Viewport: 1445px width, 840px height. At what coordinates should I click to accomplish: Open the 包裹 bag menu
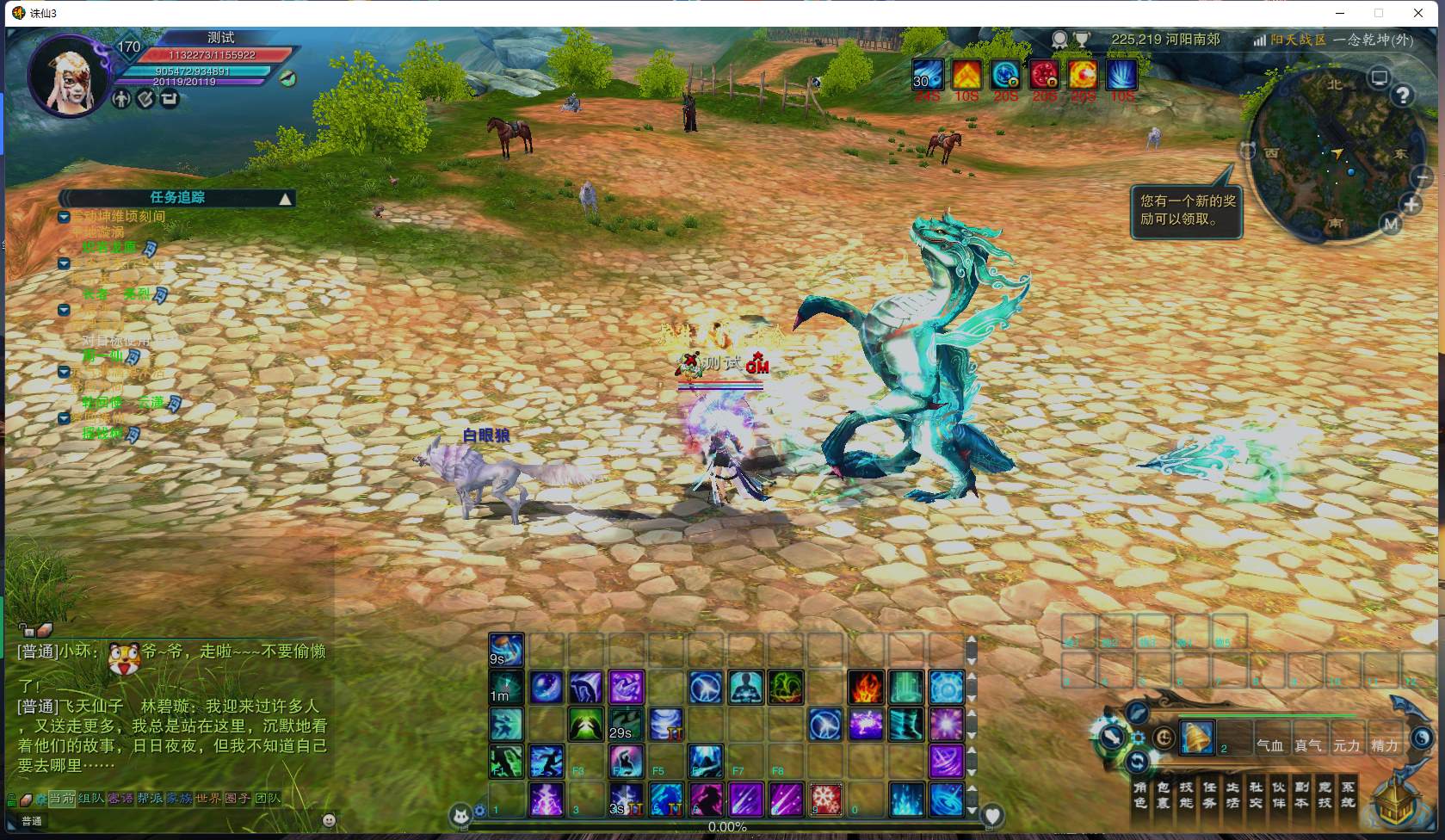tap(1164, 794)
